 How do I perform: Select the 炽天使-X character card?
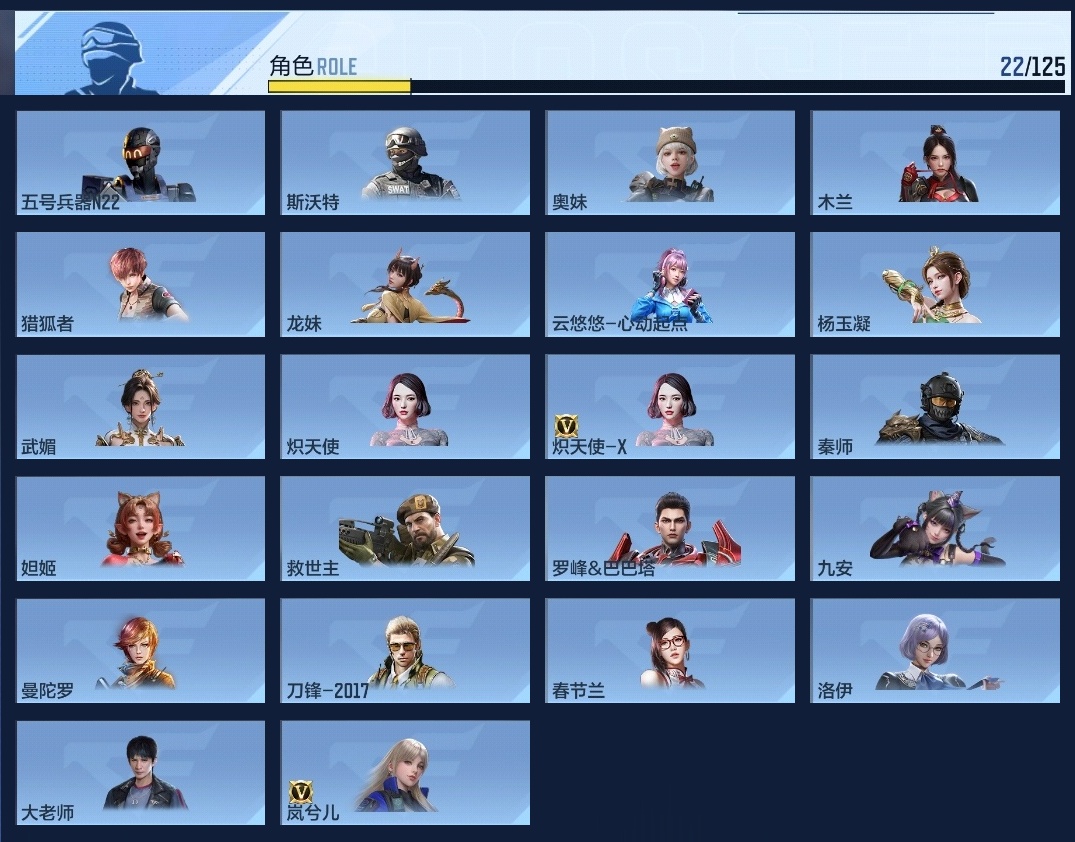(670, 407)
